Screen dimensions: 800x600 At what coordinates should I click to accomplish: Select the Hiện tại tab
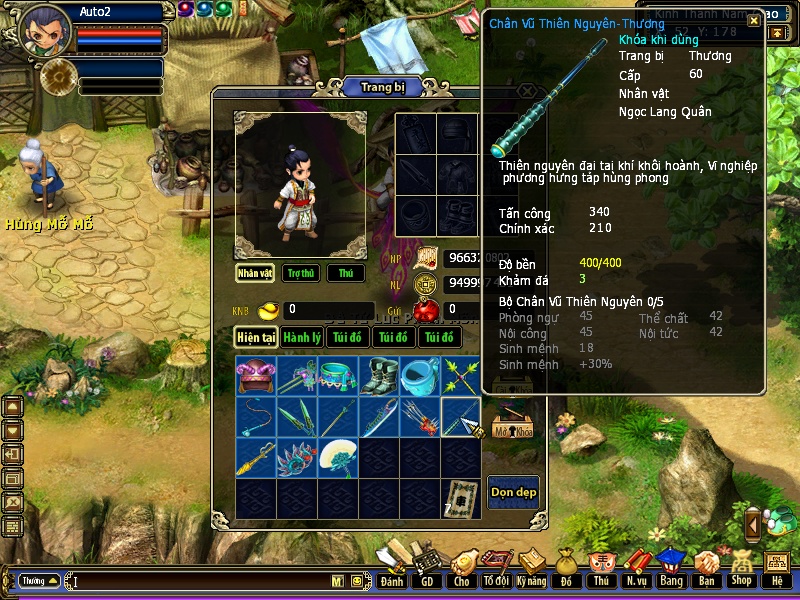tap(256, 337)
